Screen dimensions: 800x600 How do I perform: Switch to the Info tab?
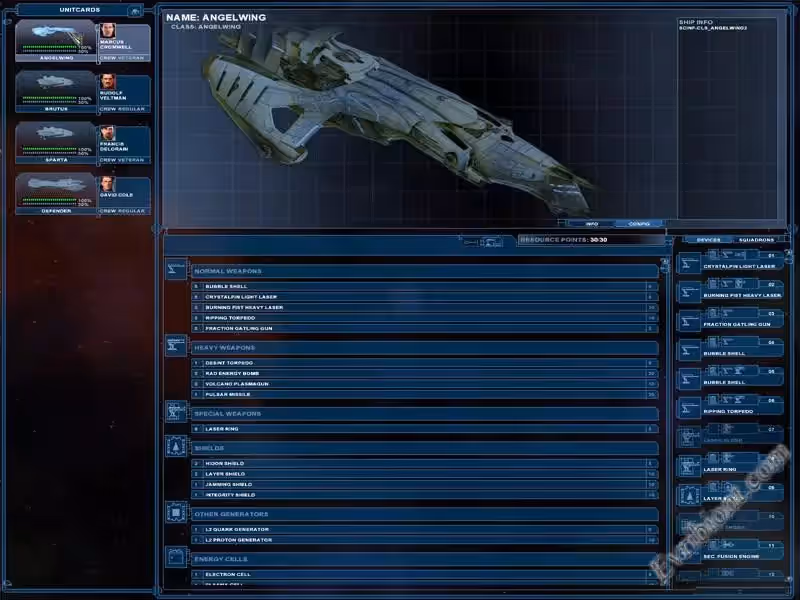point(590,224)
